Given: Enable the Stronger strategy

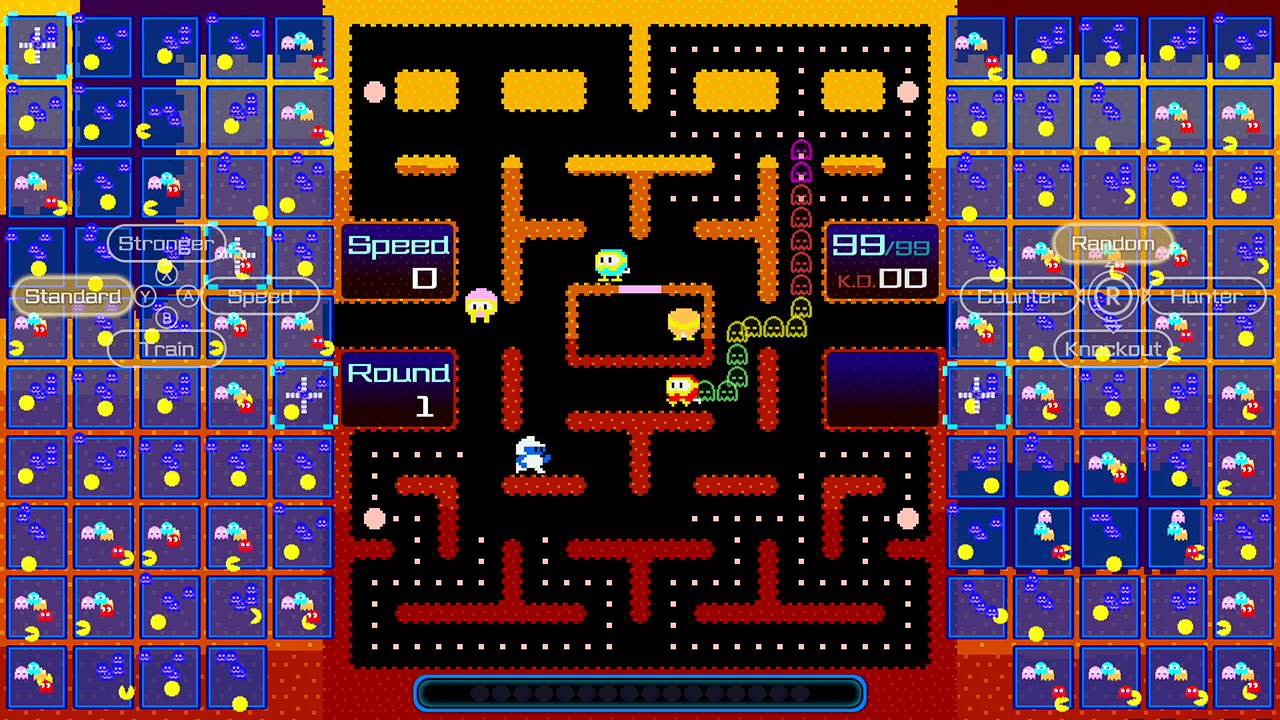Looking at the screenshot, I should 166,243.
